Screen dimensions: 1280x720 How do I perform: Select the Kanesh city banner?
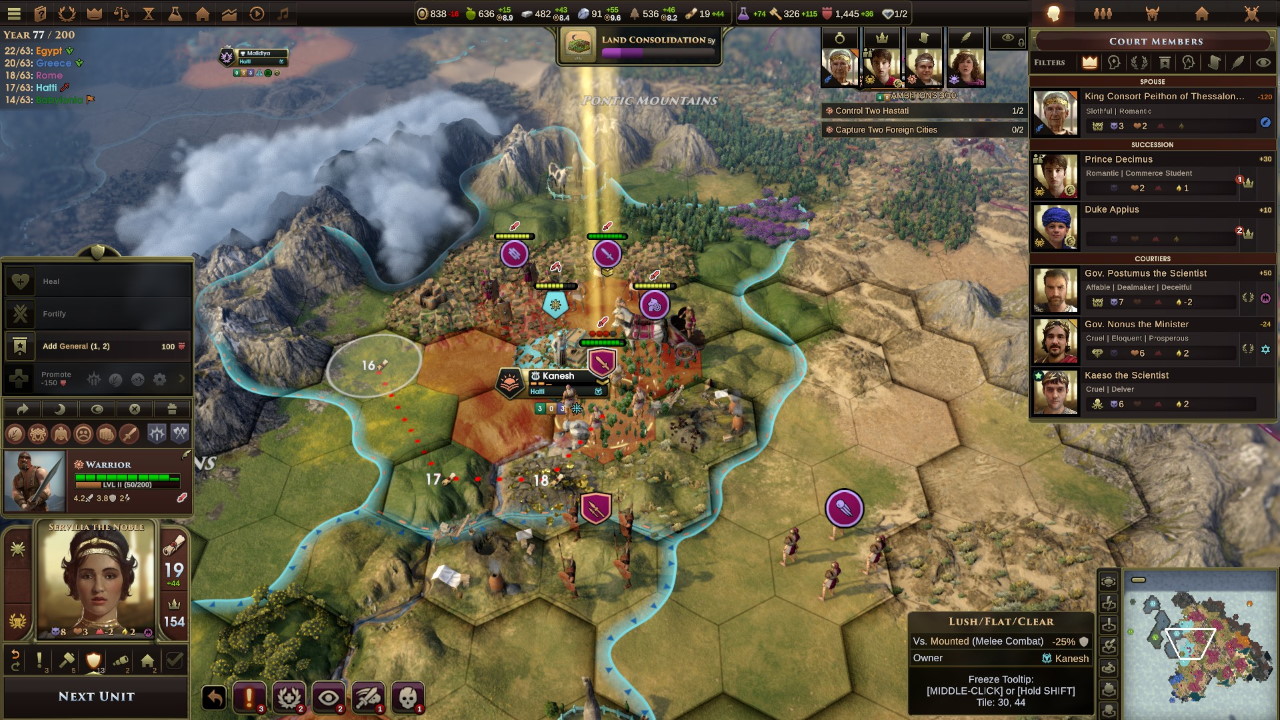(x=558, y=377)
